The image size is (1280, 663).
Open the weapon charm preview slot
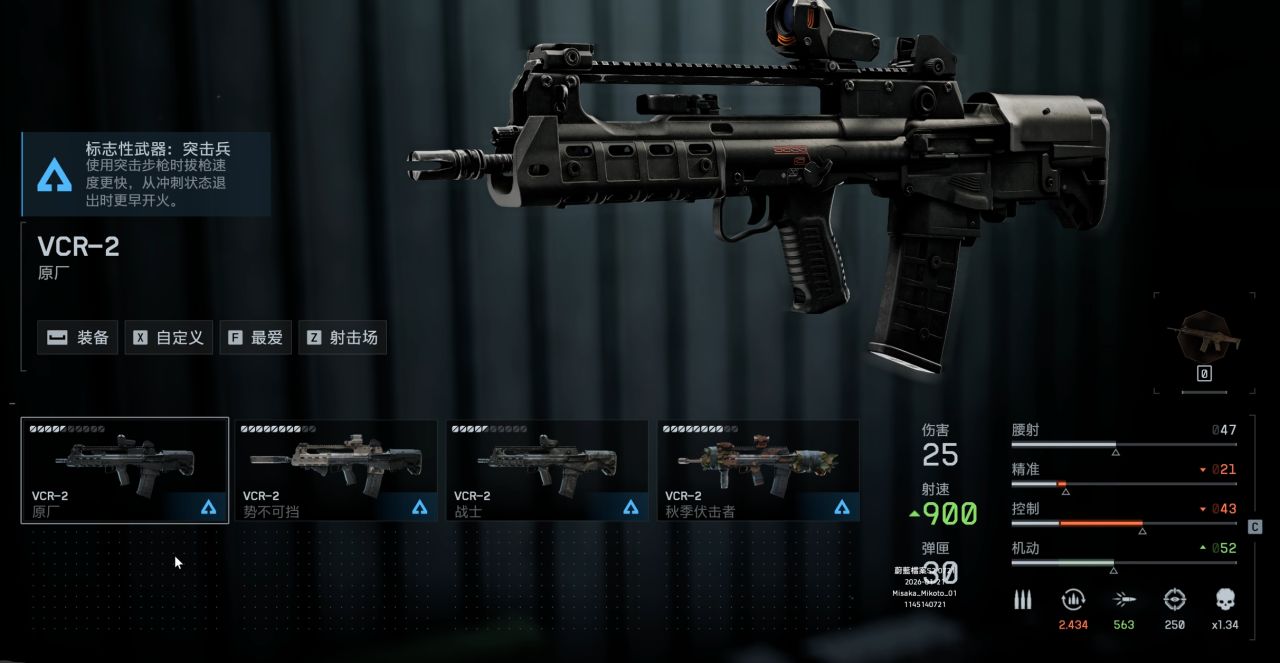[x=1203, y=342]
